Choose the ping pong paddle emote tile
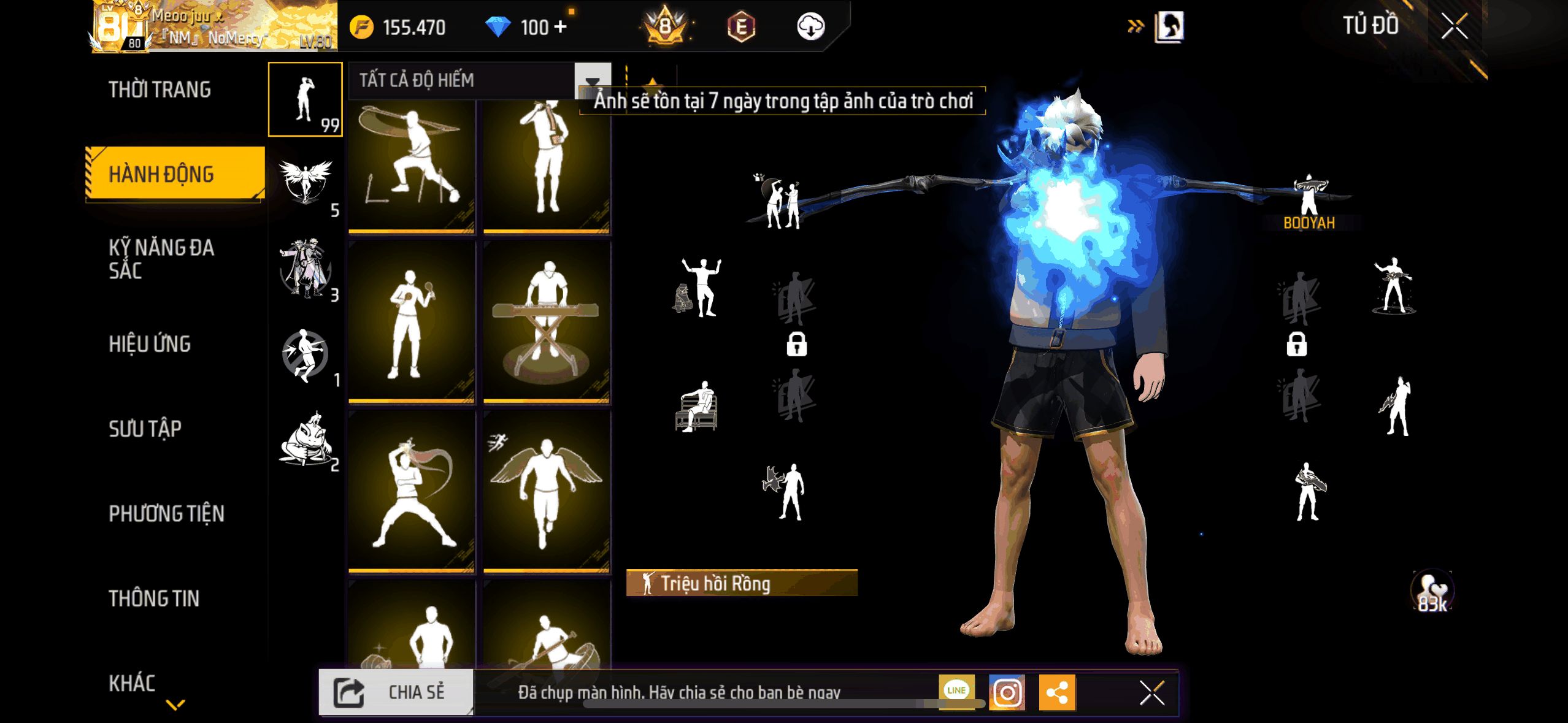The height and width of the screenshot is (723, 1568). [x=412, y=321]
